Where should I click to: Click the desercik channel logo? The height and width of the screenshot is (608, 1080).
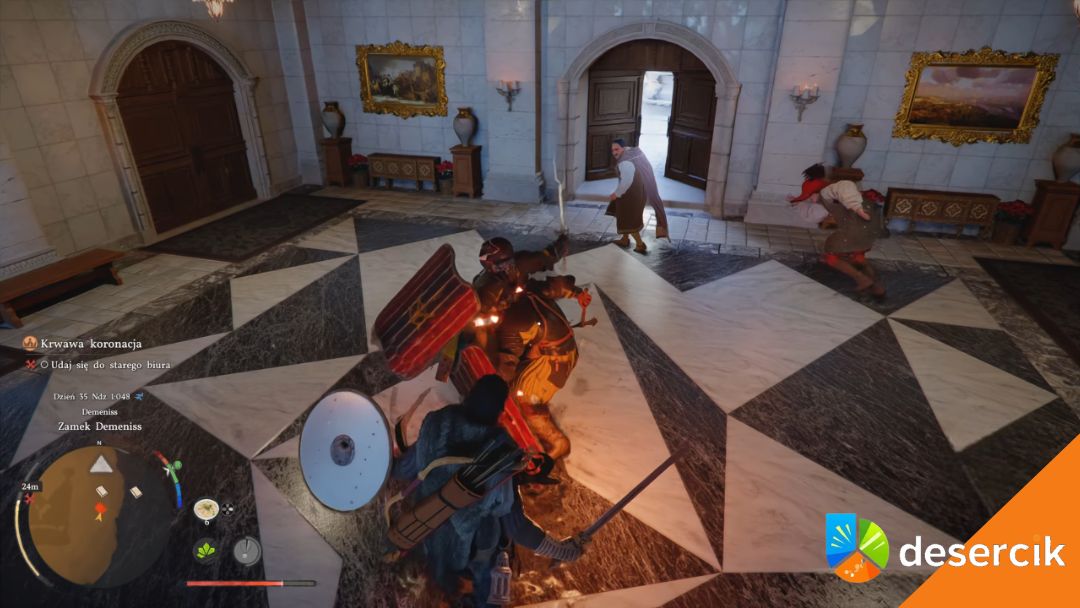pyautogui.click(x=857, y=547)
